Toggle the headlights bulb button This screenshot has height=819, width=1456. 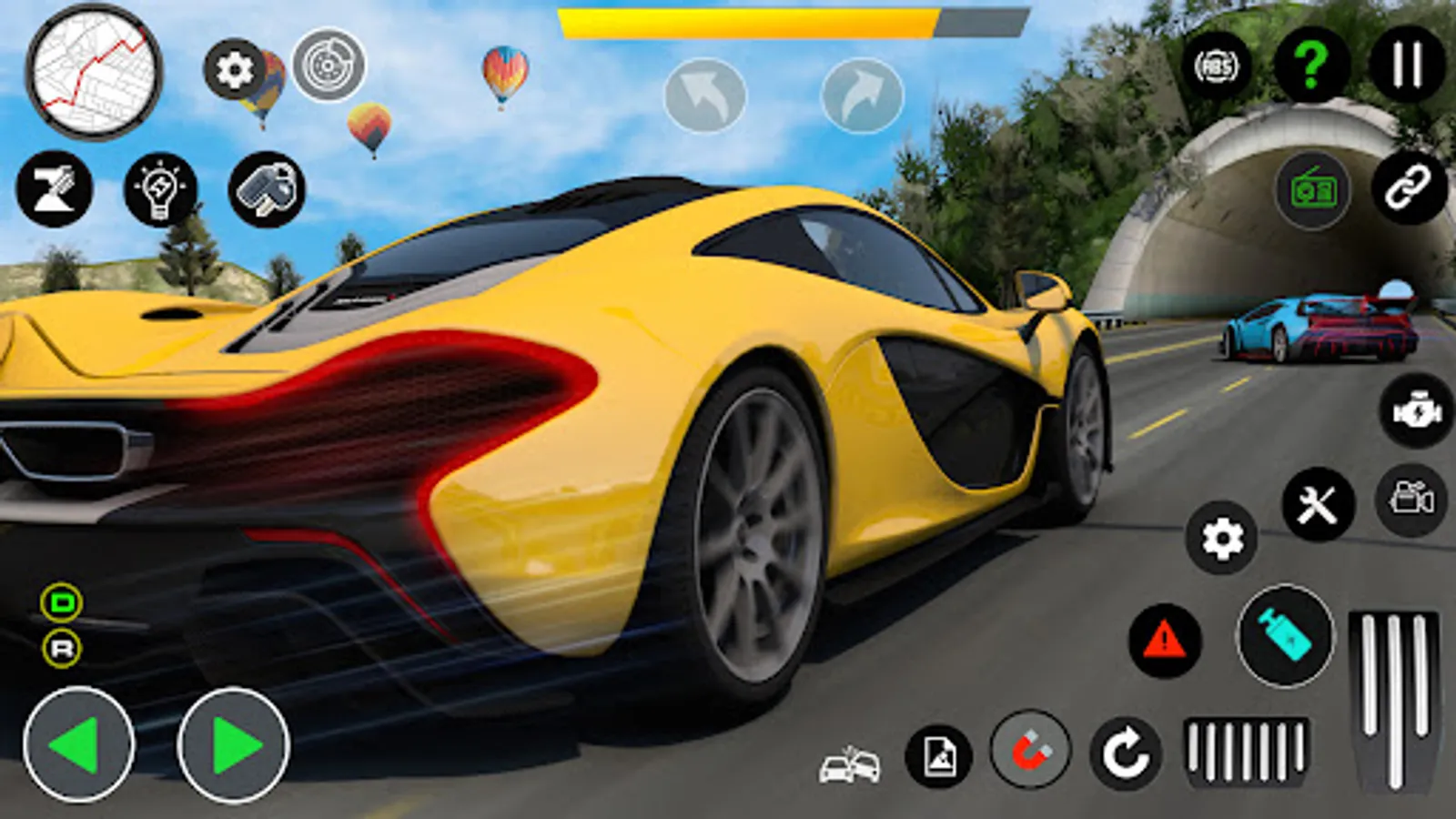(x=160, y=190)
